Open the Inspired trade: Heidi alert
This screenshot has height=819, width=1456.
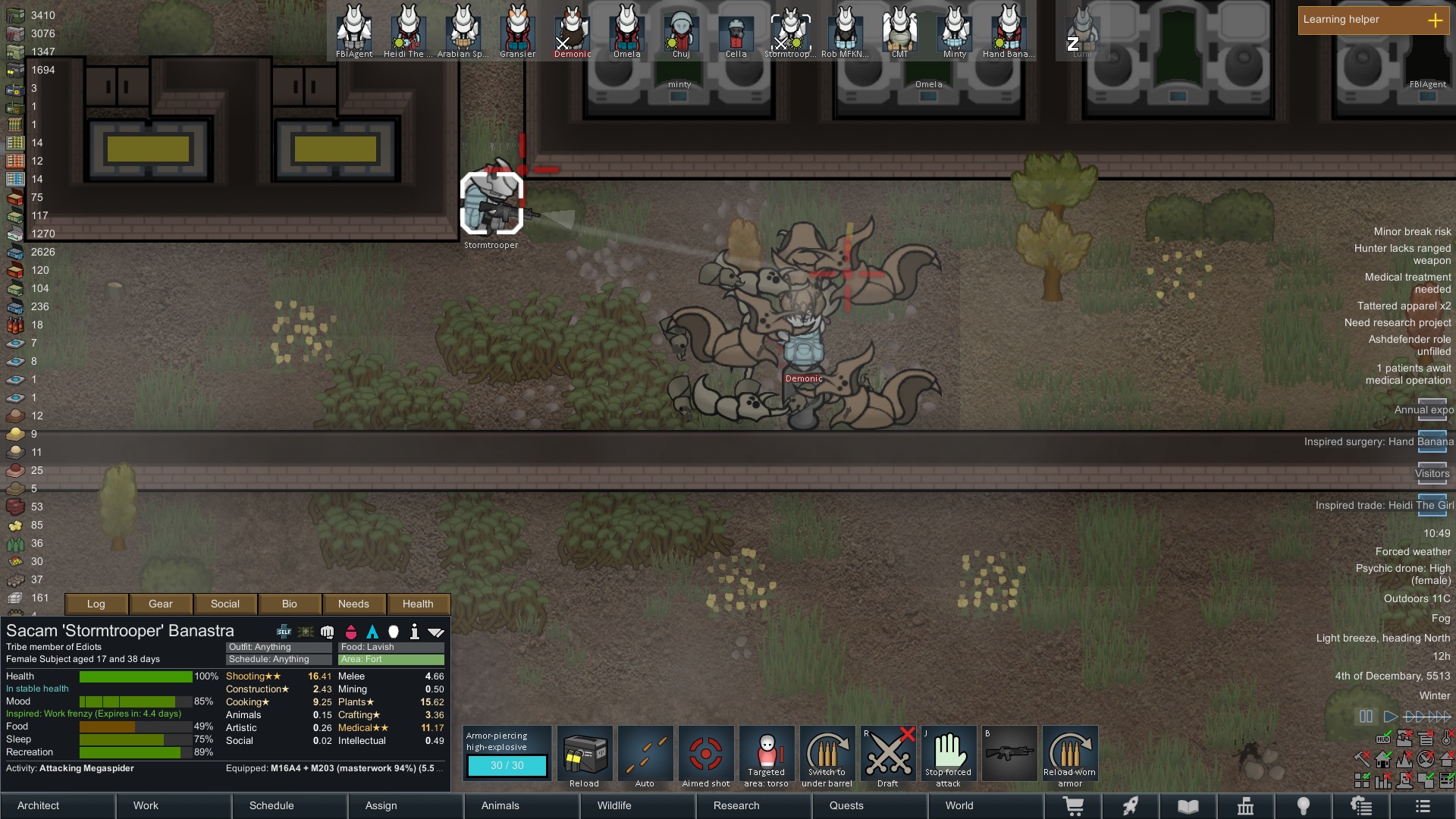[1382, 505]
